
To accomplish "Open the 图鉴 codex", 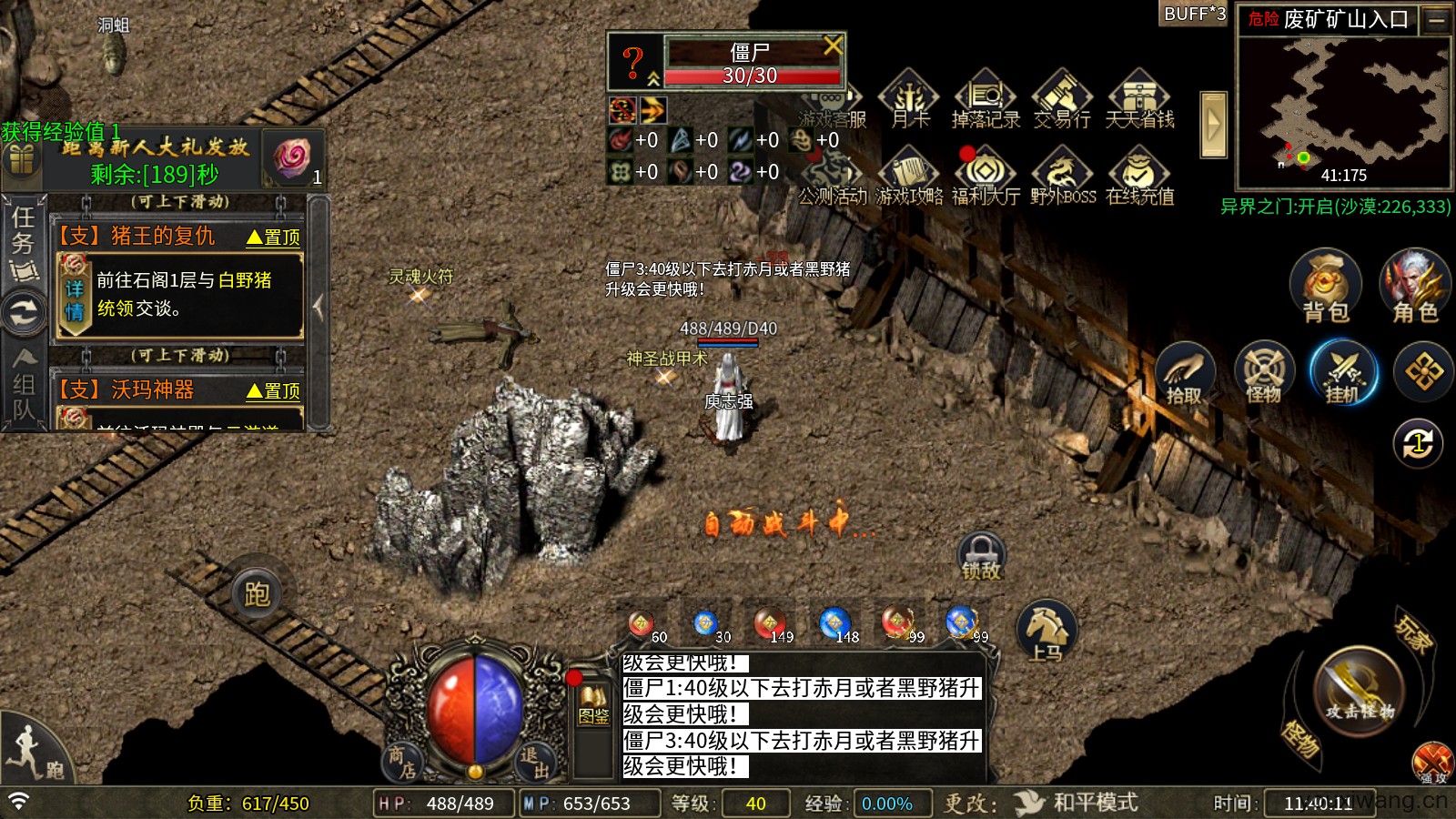I will click(x=594, y=705).
